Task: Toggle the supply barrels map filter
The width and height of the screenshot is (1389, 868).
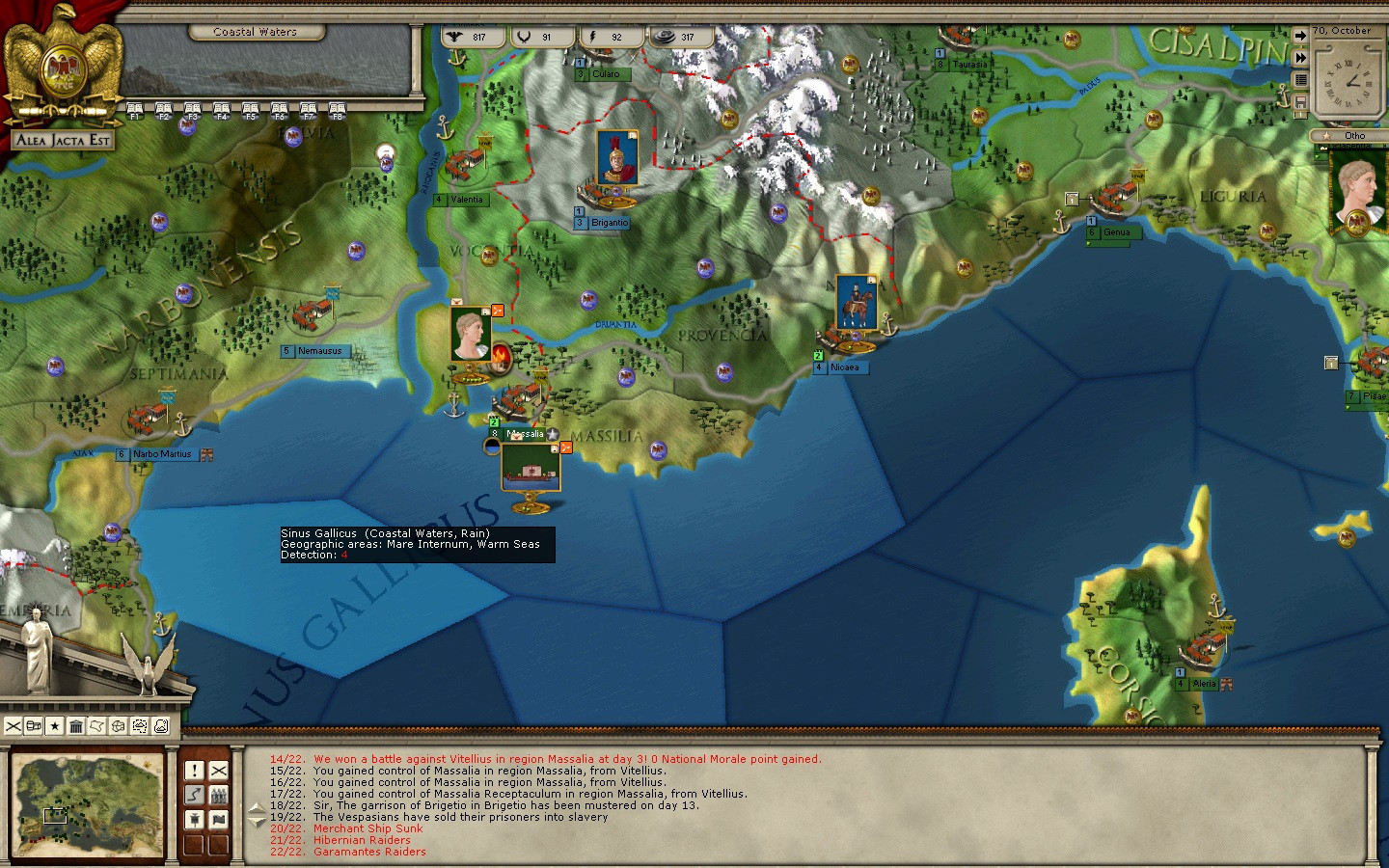Action: click(34, 726)
